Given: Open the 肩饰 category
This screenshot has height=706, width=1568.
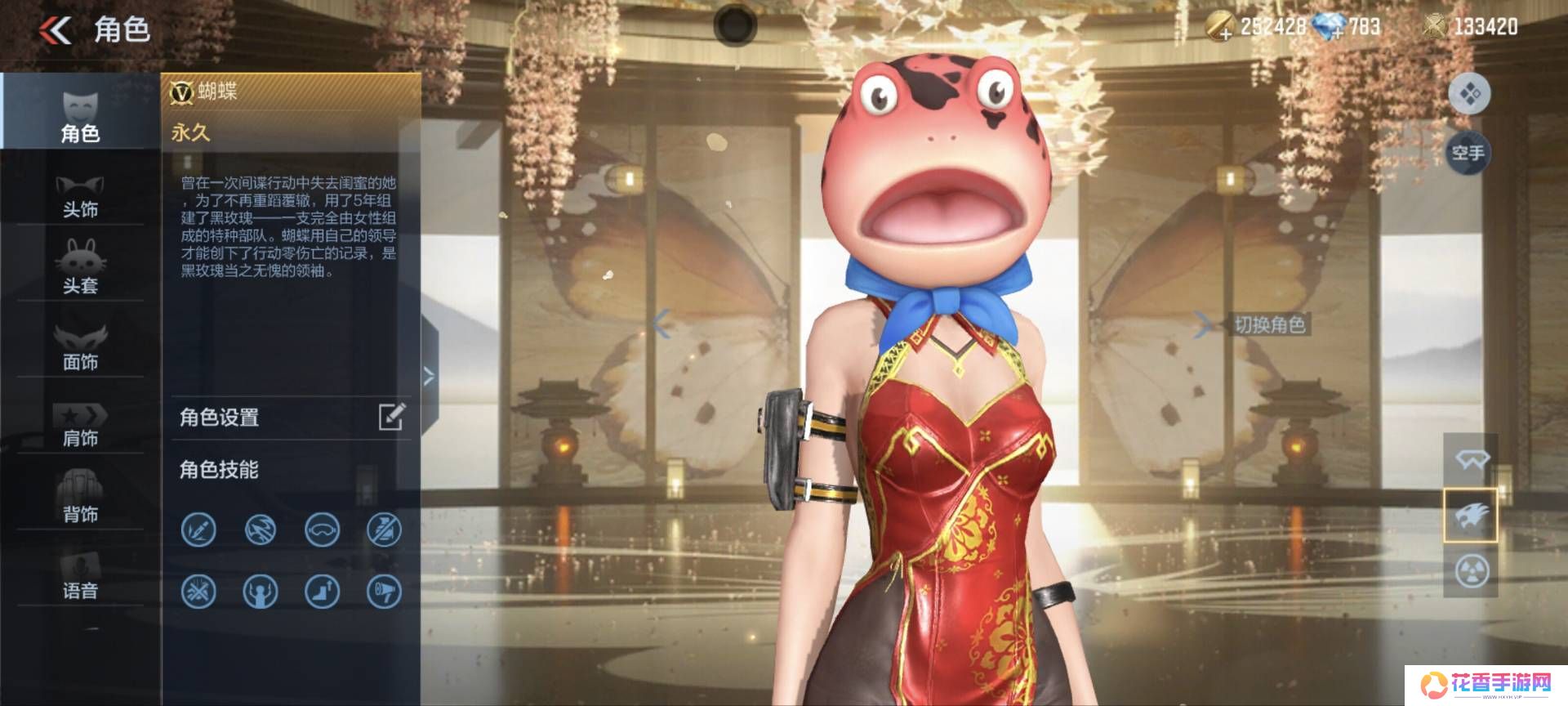Looking at the screenshot, I should coord(80,423).
